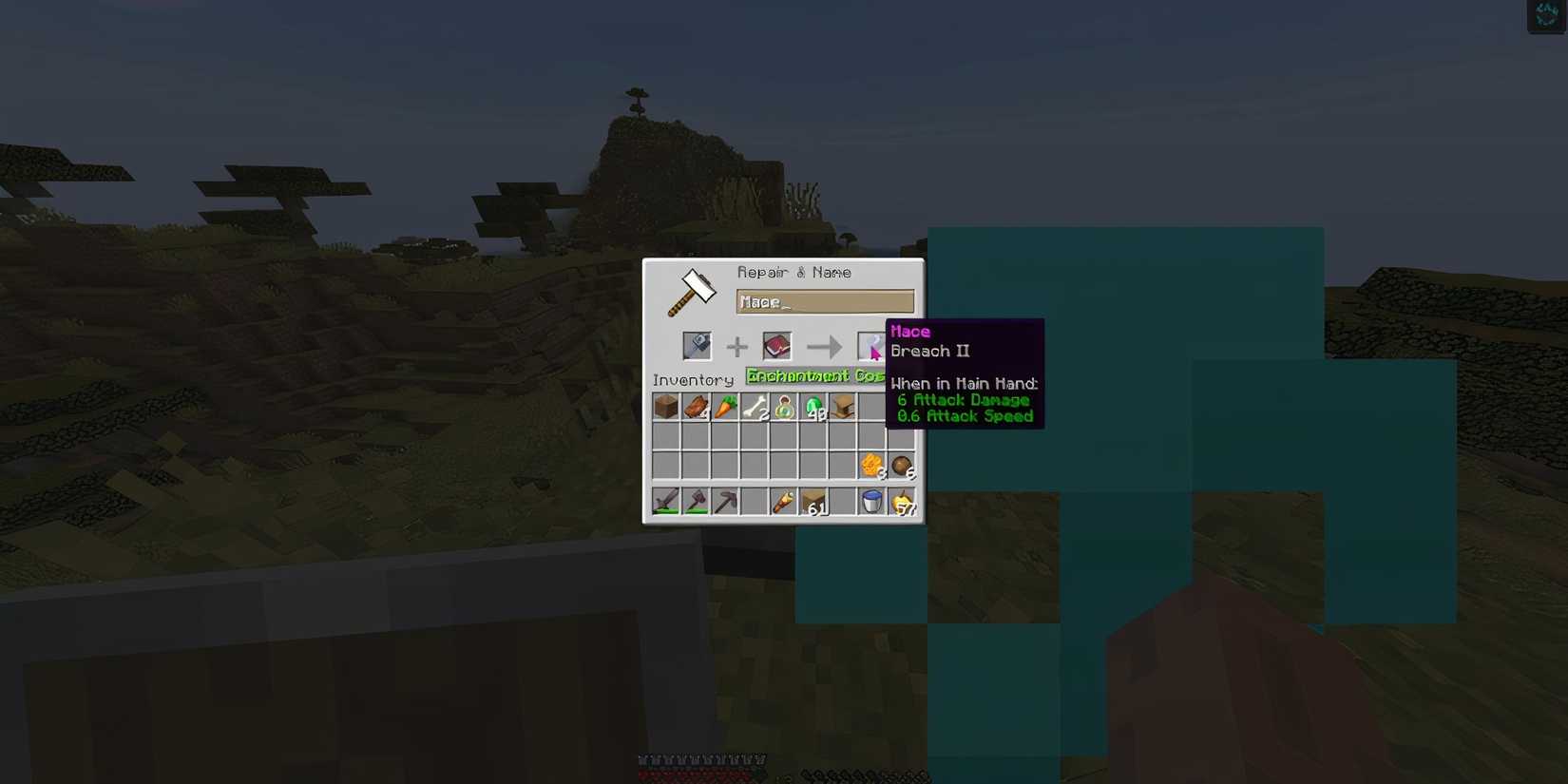Select the cooked porkchop in inventory

[696, 407]
